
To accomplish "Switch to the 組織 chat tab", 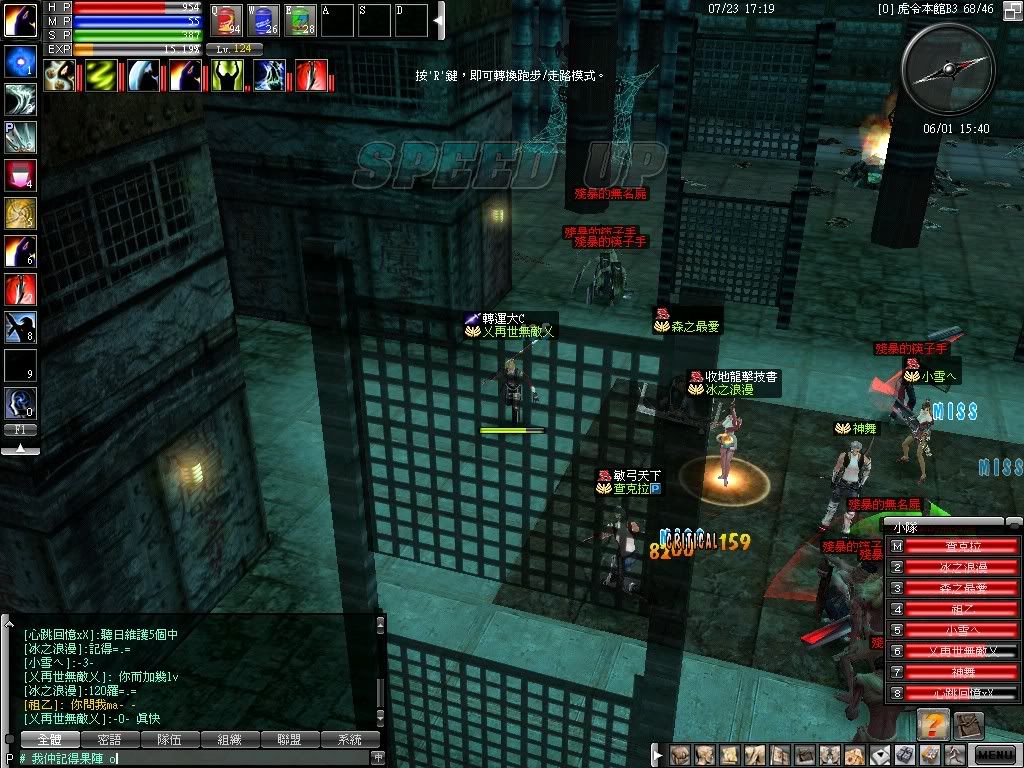I will pos(230,740).
